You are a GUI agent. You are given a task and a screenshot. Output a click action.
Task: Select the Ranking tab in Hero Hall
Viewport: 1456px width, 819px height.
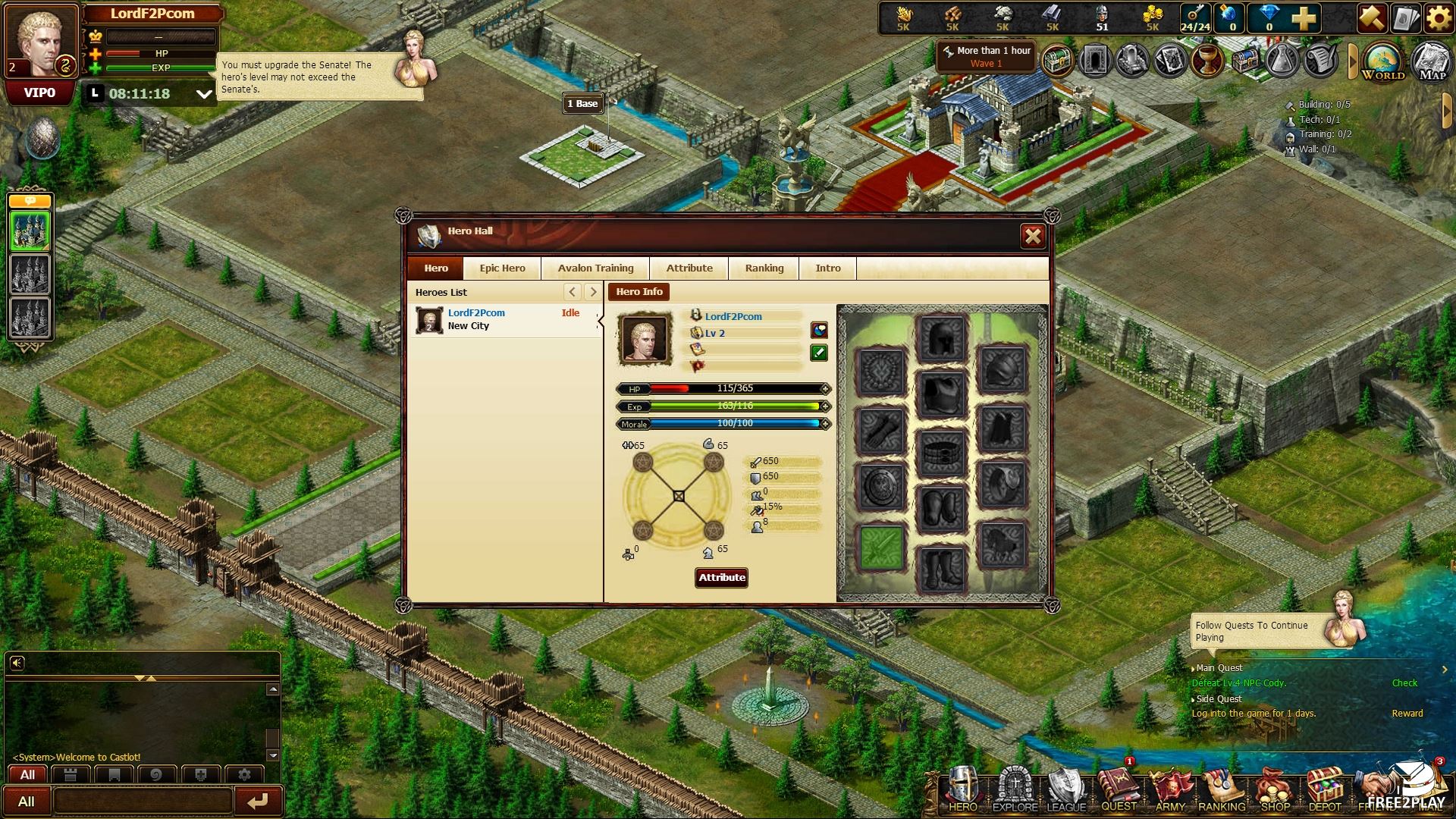coord(764,268)
